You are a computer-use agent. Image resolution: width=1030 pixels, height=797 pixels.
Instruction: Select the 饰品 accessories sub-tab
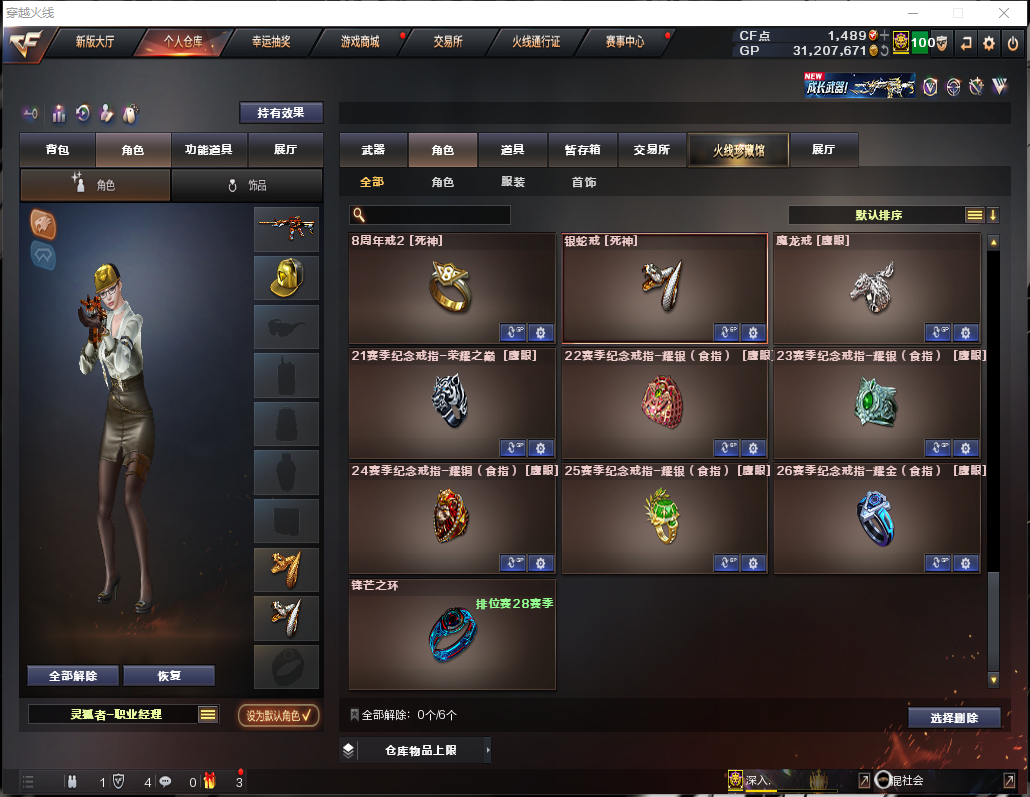(247, 185)
